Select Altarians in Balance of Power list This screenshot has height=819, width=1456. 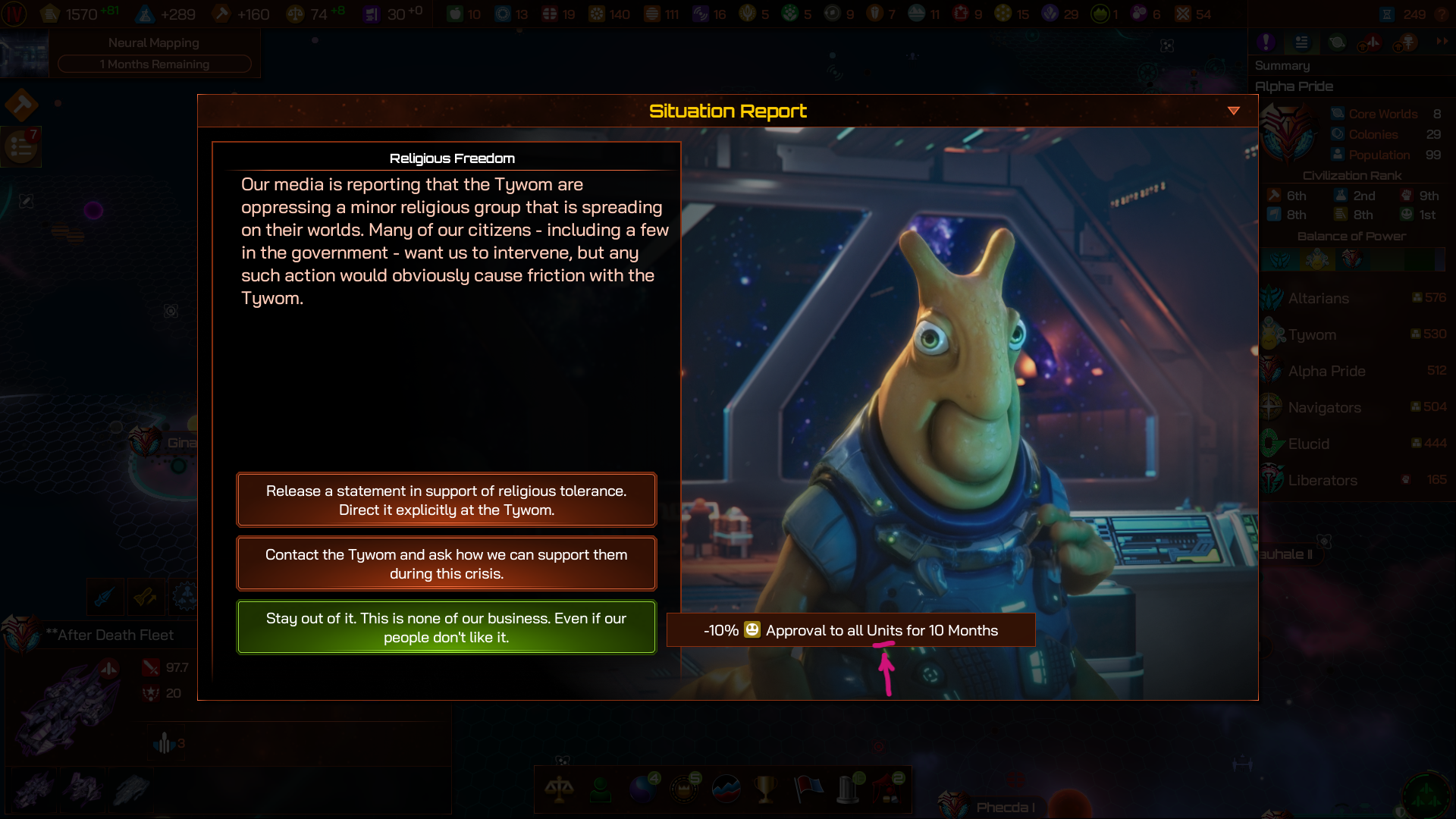click(x=1318, y=298)
